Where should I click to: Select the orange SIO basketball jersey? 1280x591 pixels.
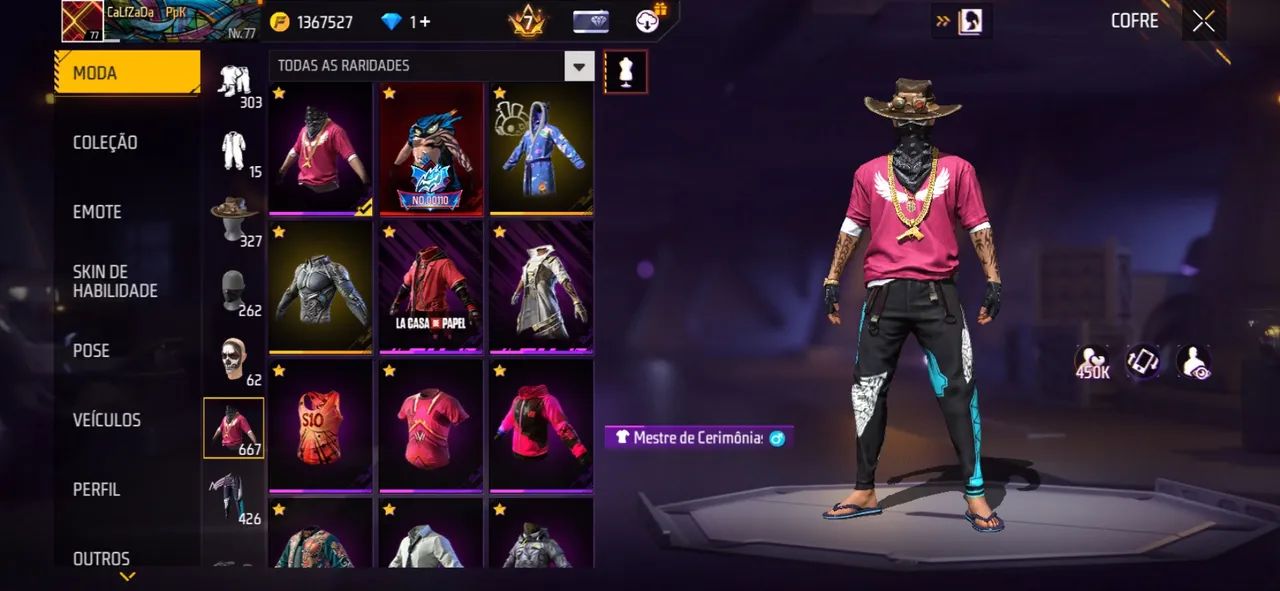tap(321, 425)
